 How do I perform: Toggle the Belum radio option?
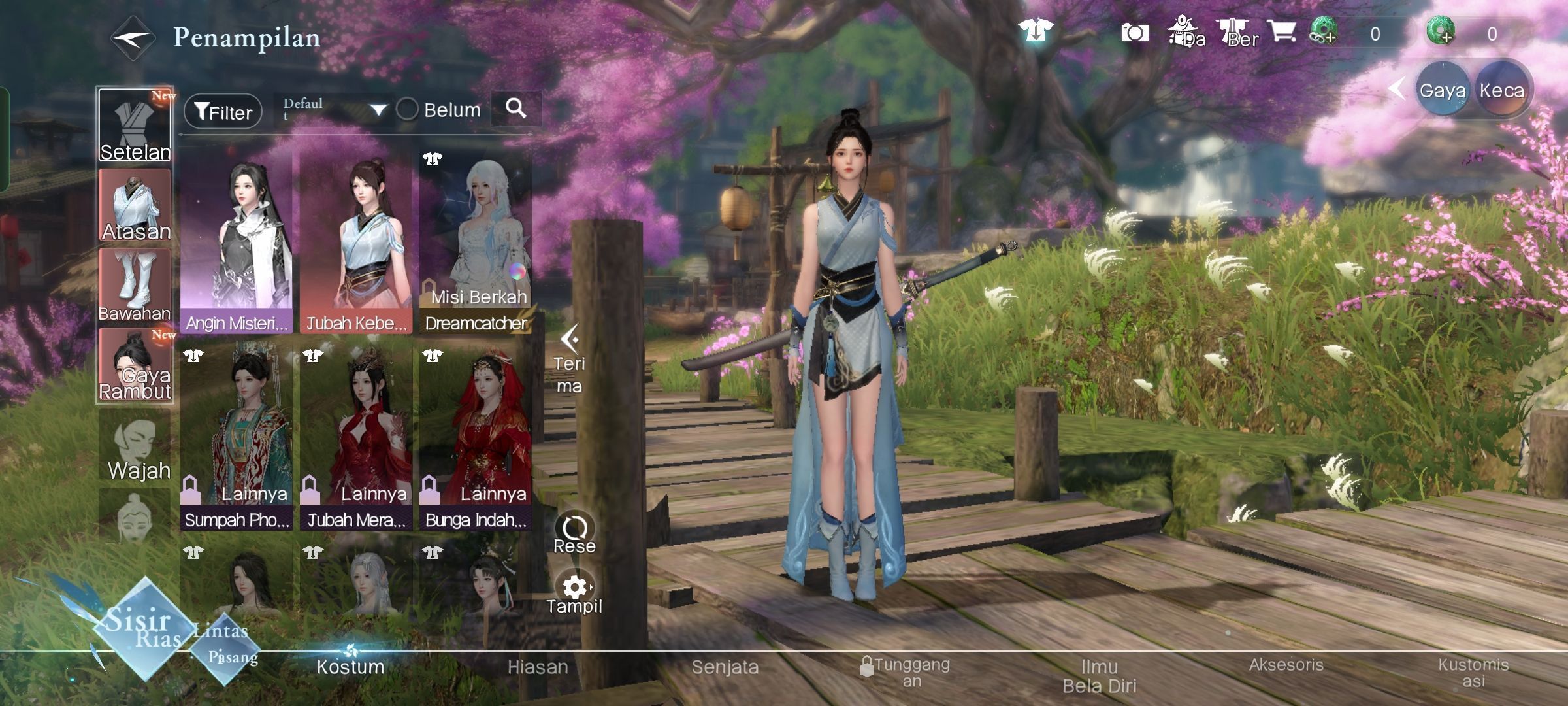[x=408, y=109]
